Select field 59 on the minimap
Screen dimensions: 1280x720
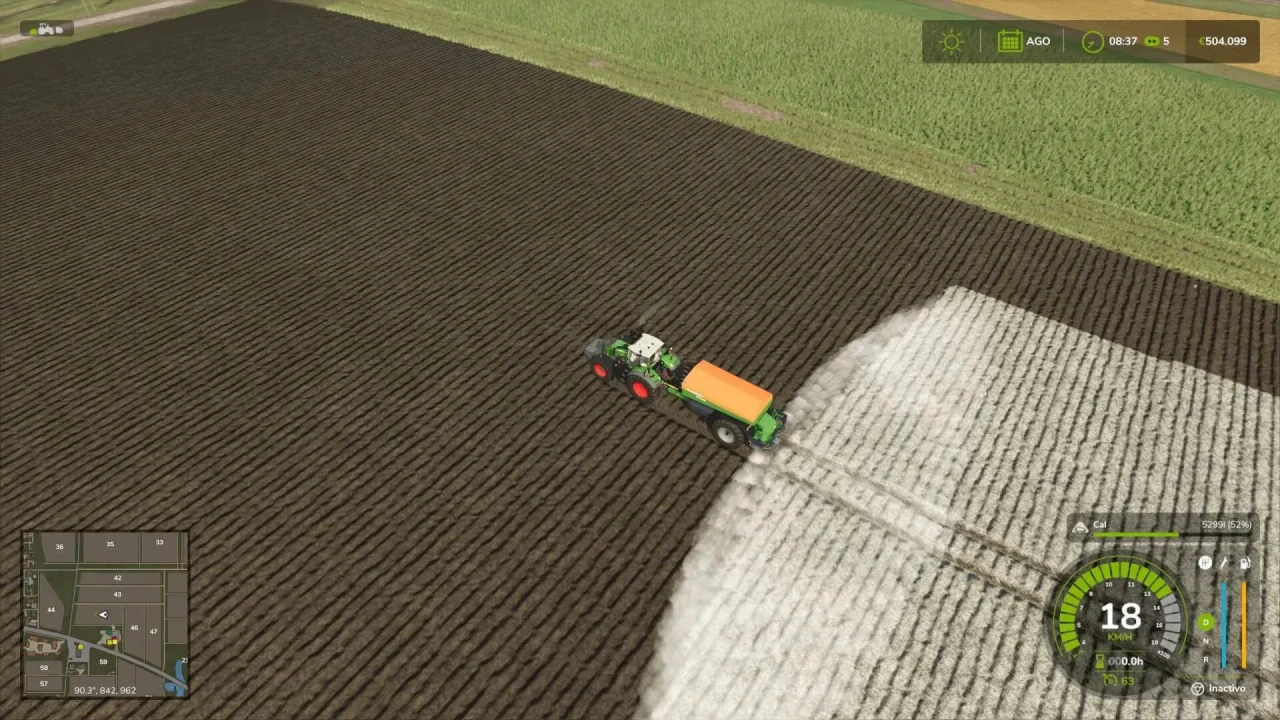(x=103, y=662)
